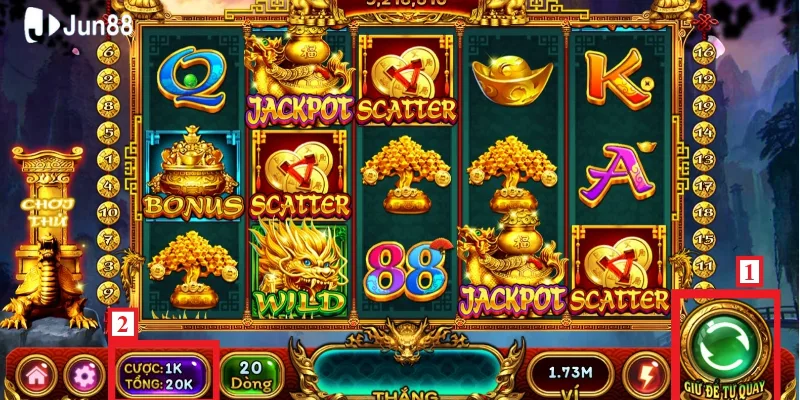Open settings with the gear icon
This screenshot has height=400, width=800.
tap(83, 376)
